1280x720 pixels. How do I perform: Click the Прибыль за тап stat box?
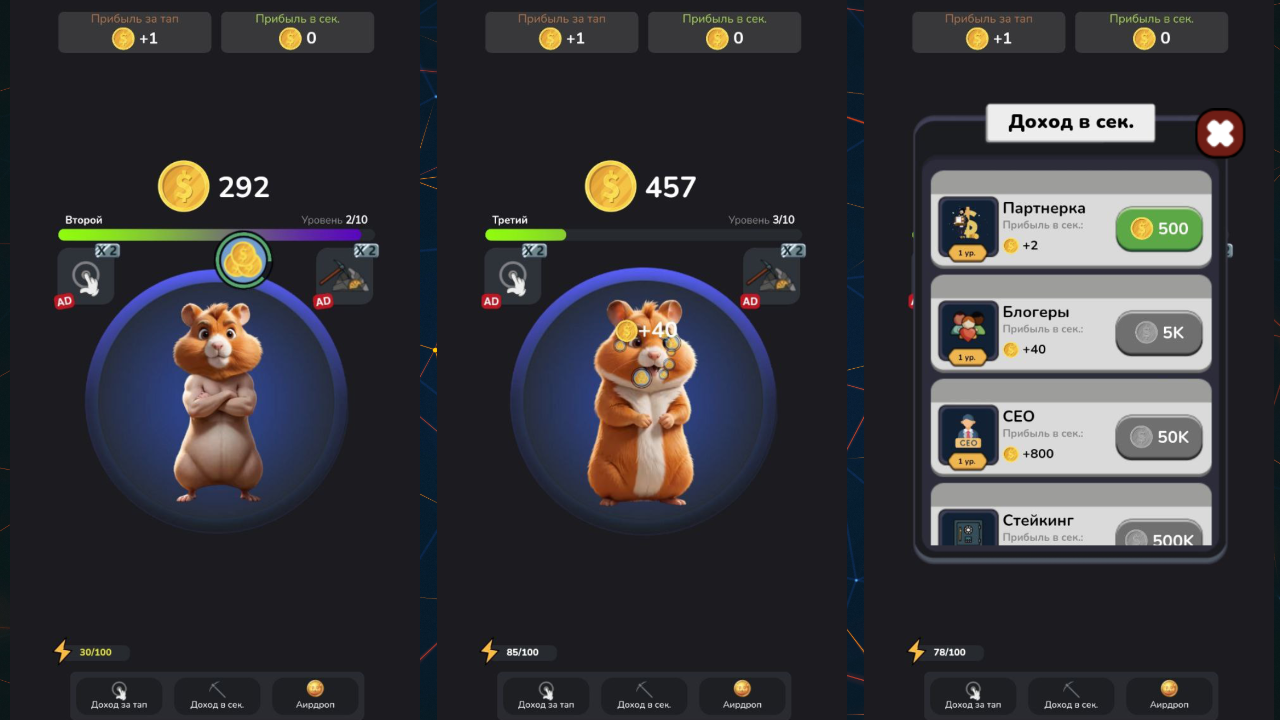tap(561, 30)
